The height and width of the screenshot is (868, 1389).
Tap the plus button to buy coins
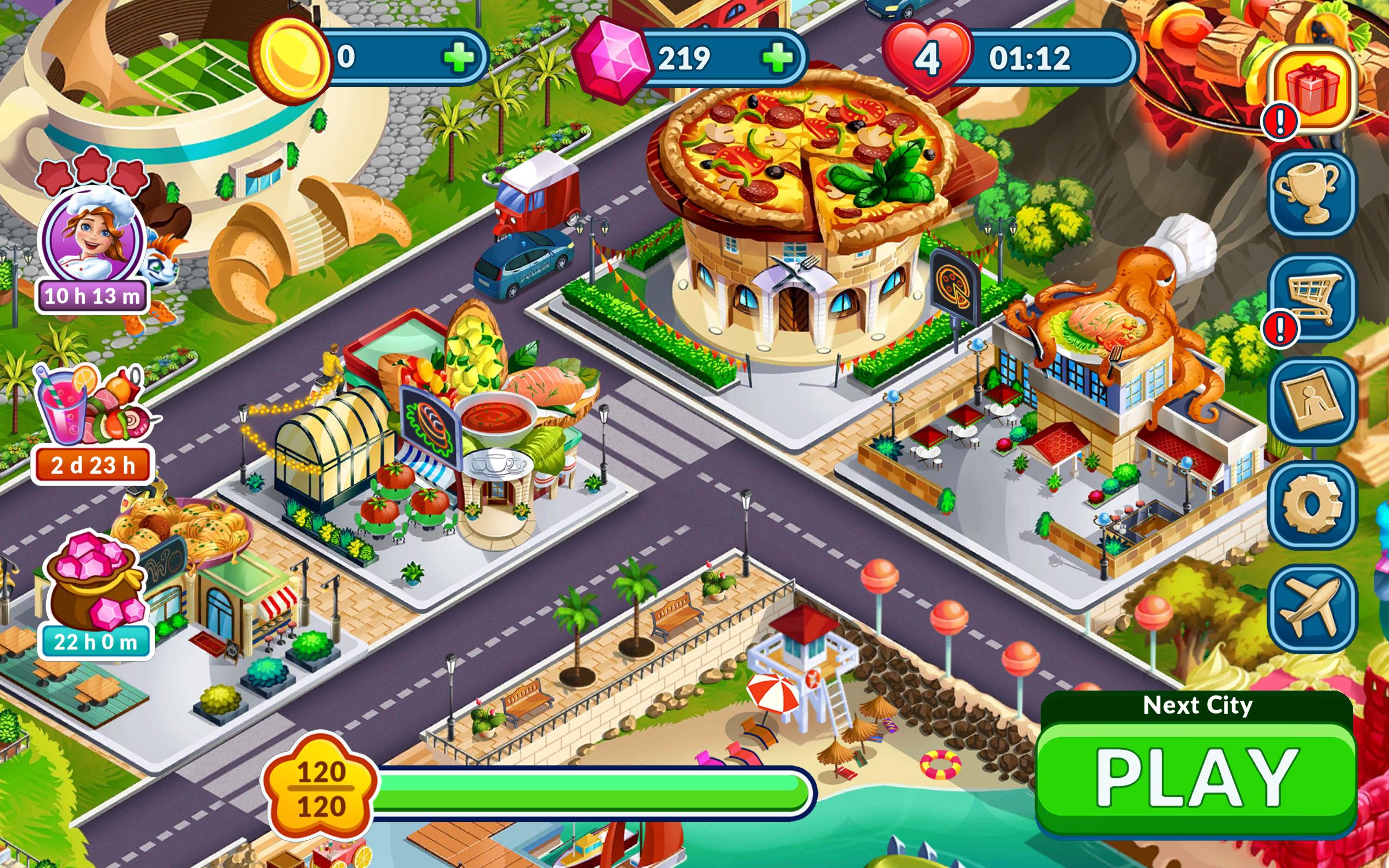pyautogui.click(x=459, y=58)
